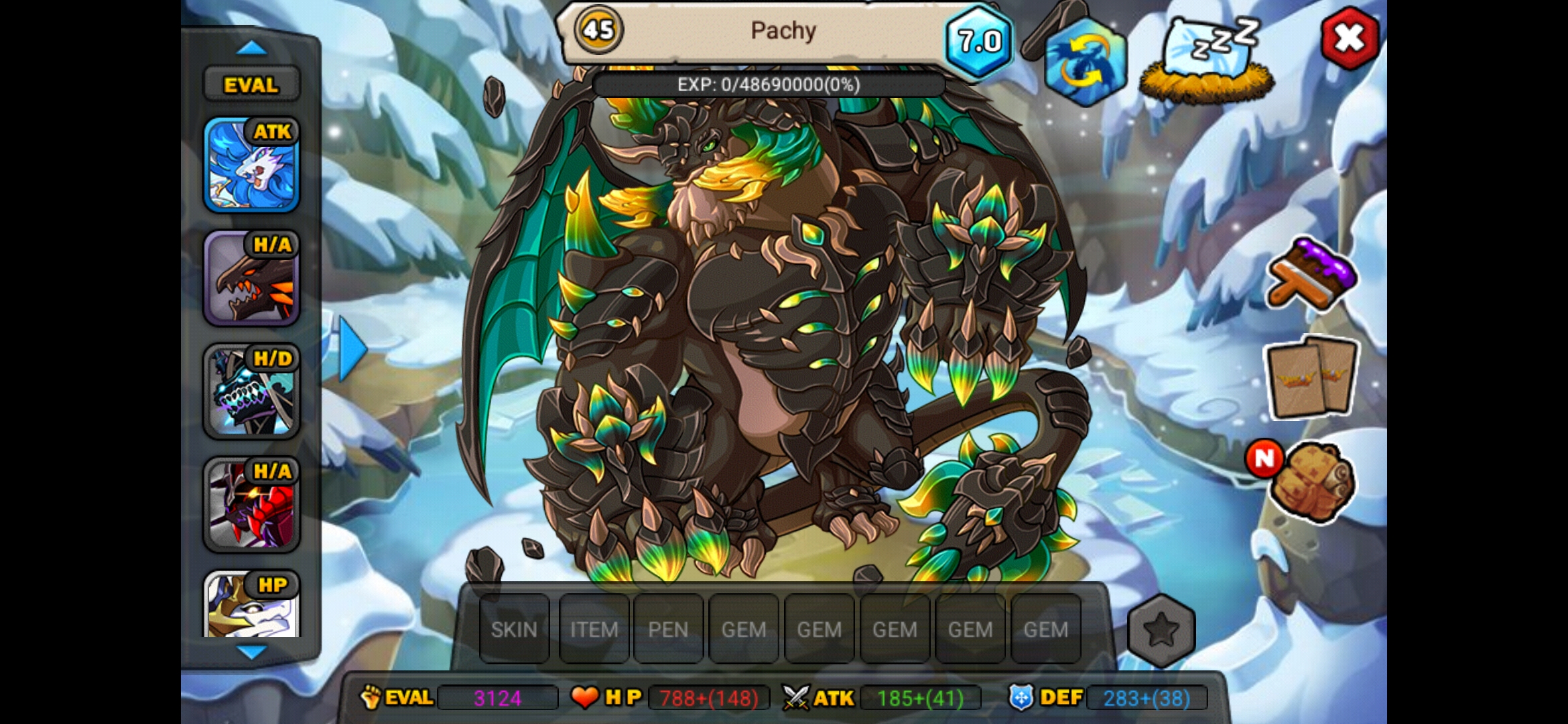1568x724 pixels.
Task: Open the SKIN slot
Action: pyautogui.click(x=514, y=629)
